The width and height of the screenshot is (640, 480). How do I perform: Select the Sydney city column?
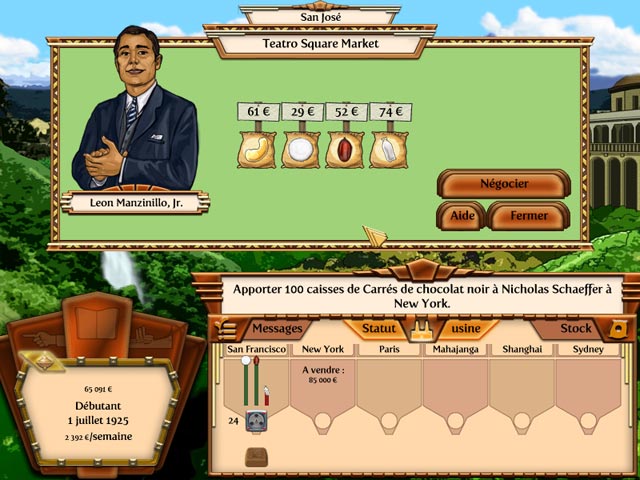(x=588, y=349)
